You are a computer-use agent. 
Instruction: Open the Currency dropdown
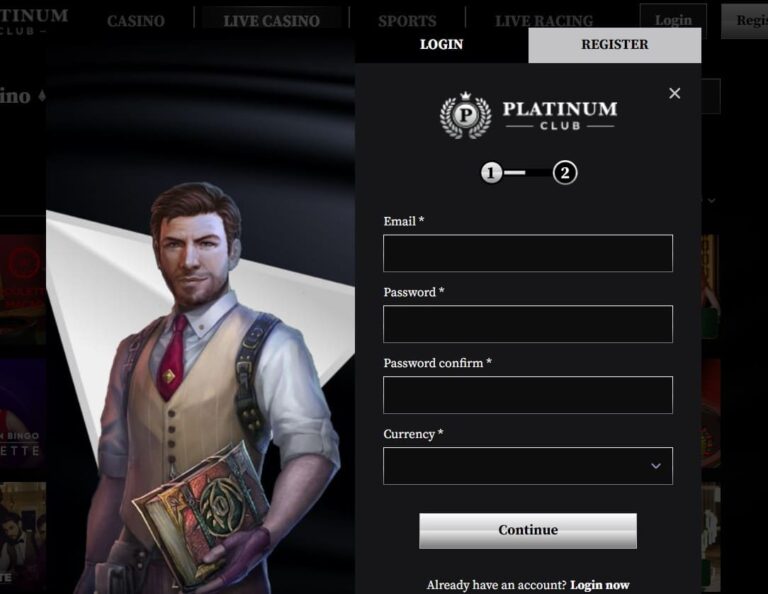(x=527, y=466)
